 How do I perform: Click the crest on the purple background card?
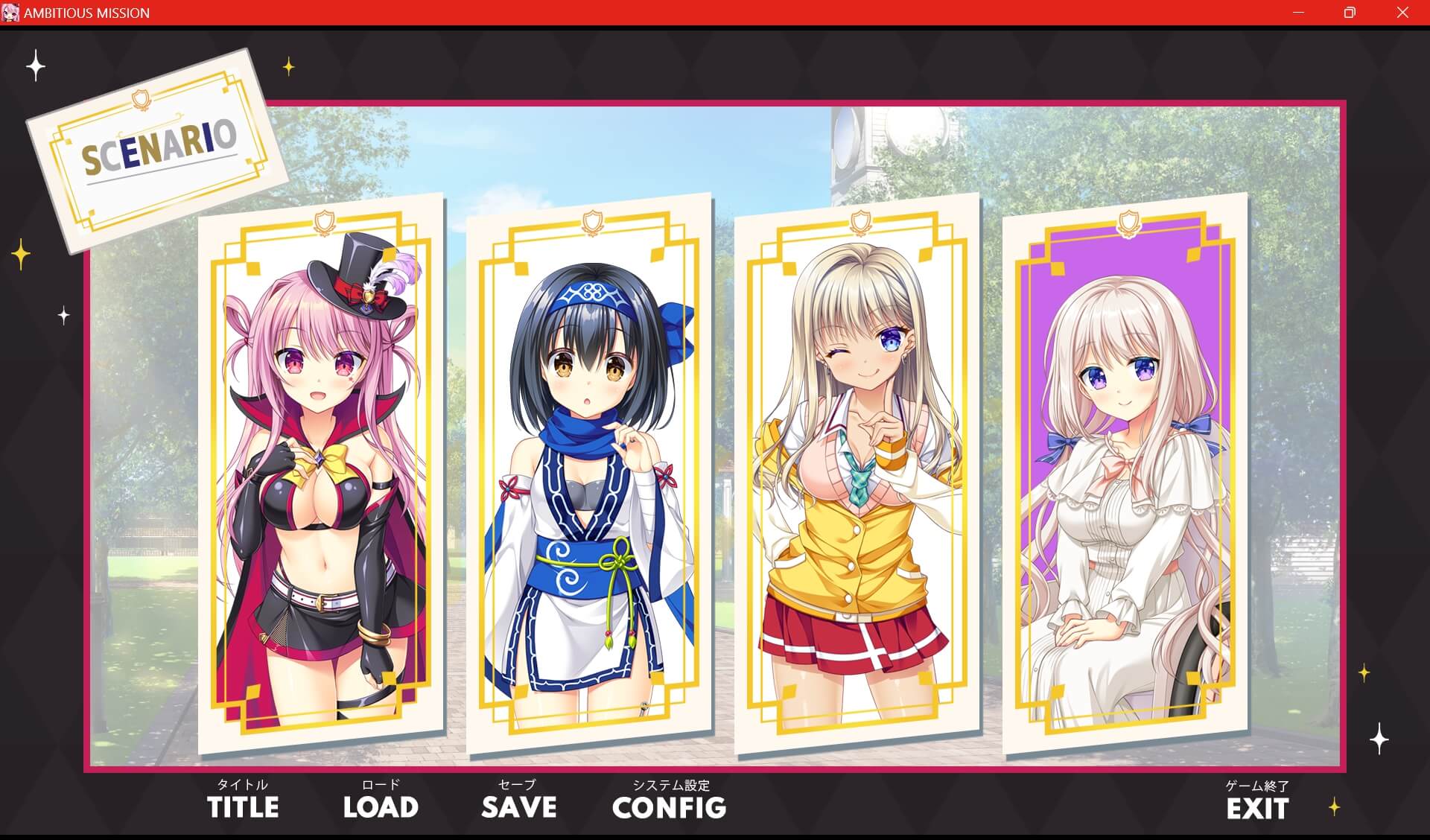coord(1131,220)
